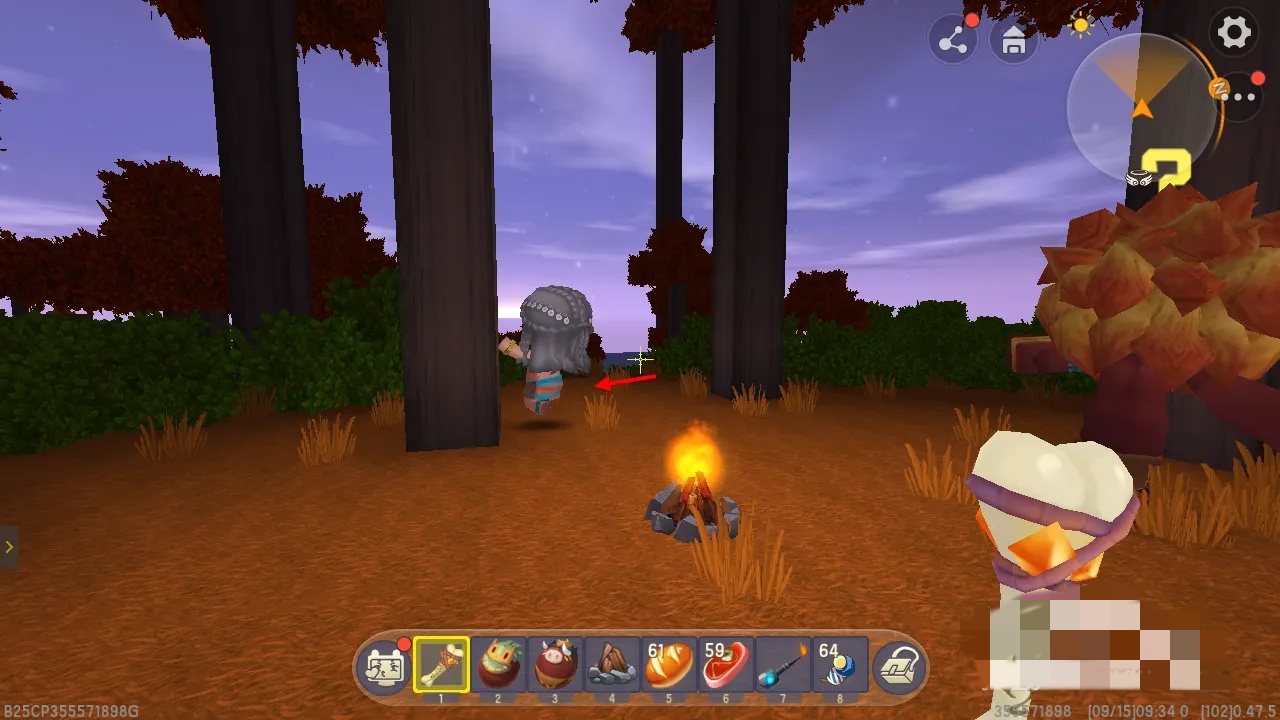Open the settings gear menu
The height and width of the screenshot is (720, 1280).
pyautogui.click(x=1234, y=32)
